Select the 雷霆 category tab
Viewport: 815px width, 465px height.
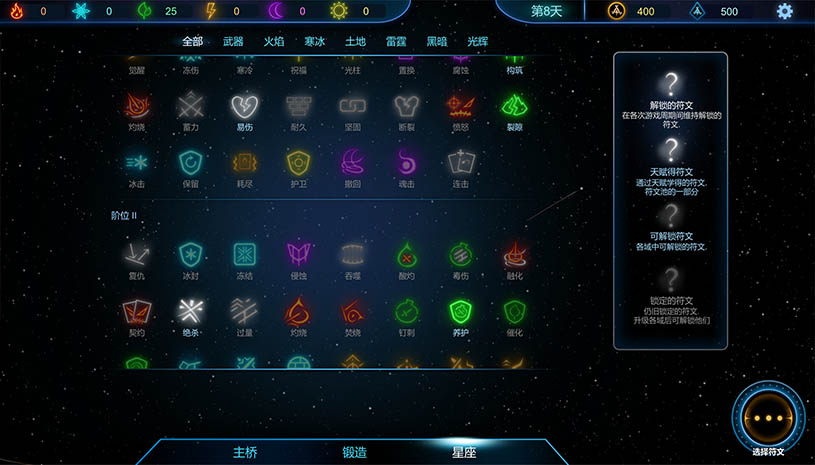[x=396, y=41]
